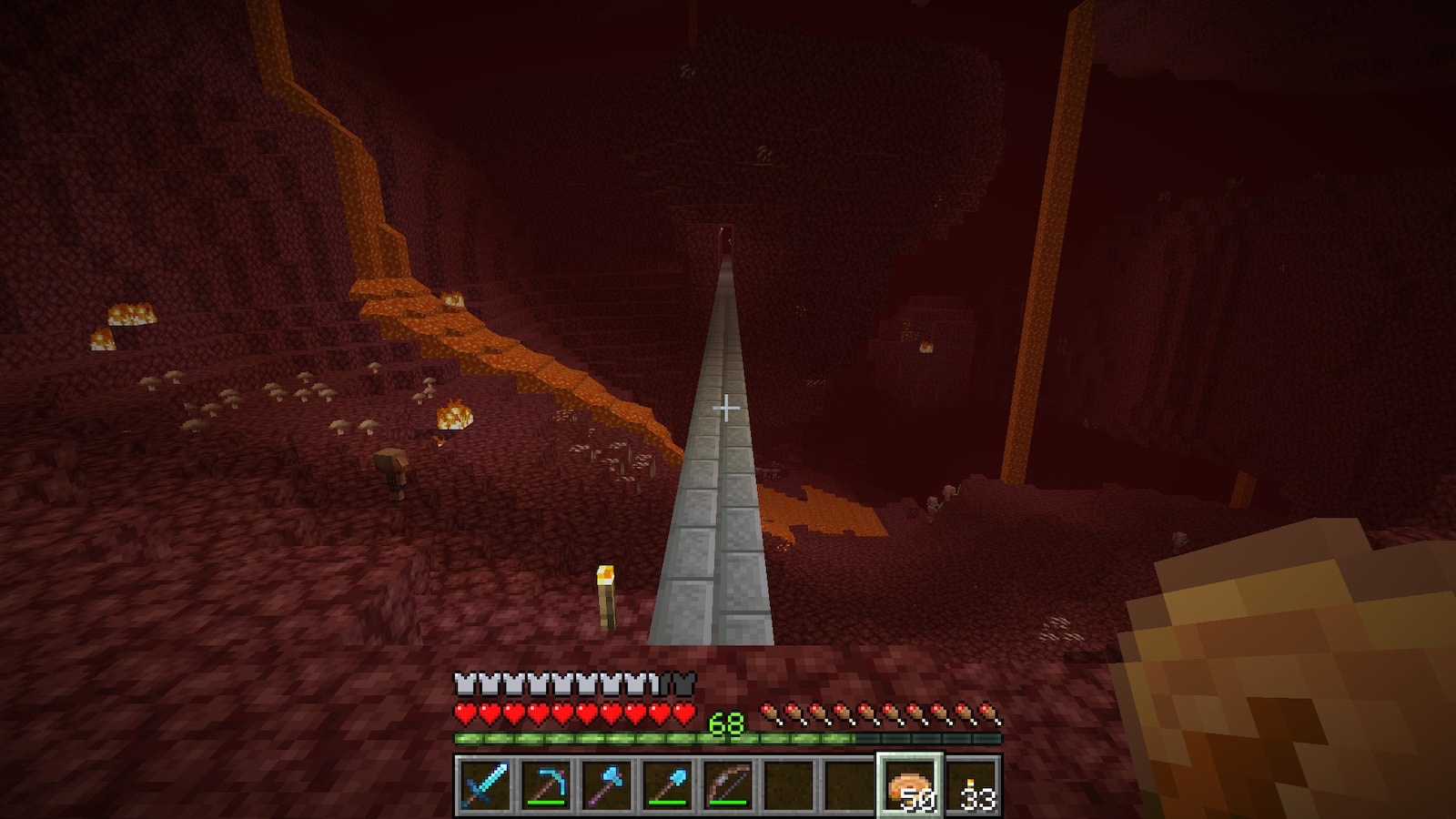The height and width of the screenshot is (819, 1456).
Task: Switch to the diamond shovel slot
Action: click(x=668, y=784)
